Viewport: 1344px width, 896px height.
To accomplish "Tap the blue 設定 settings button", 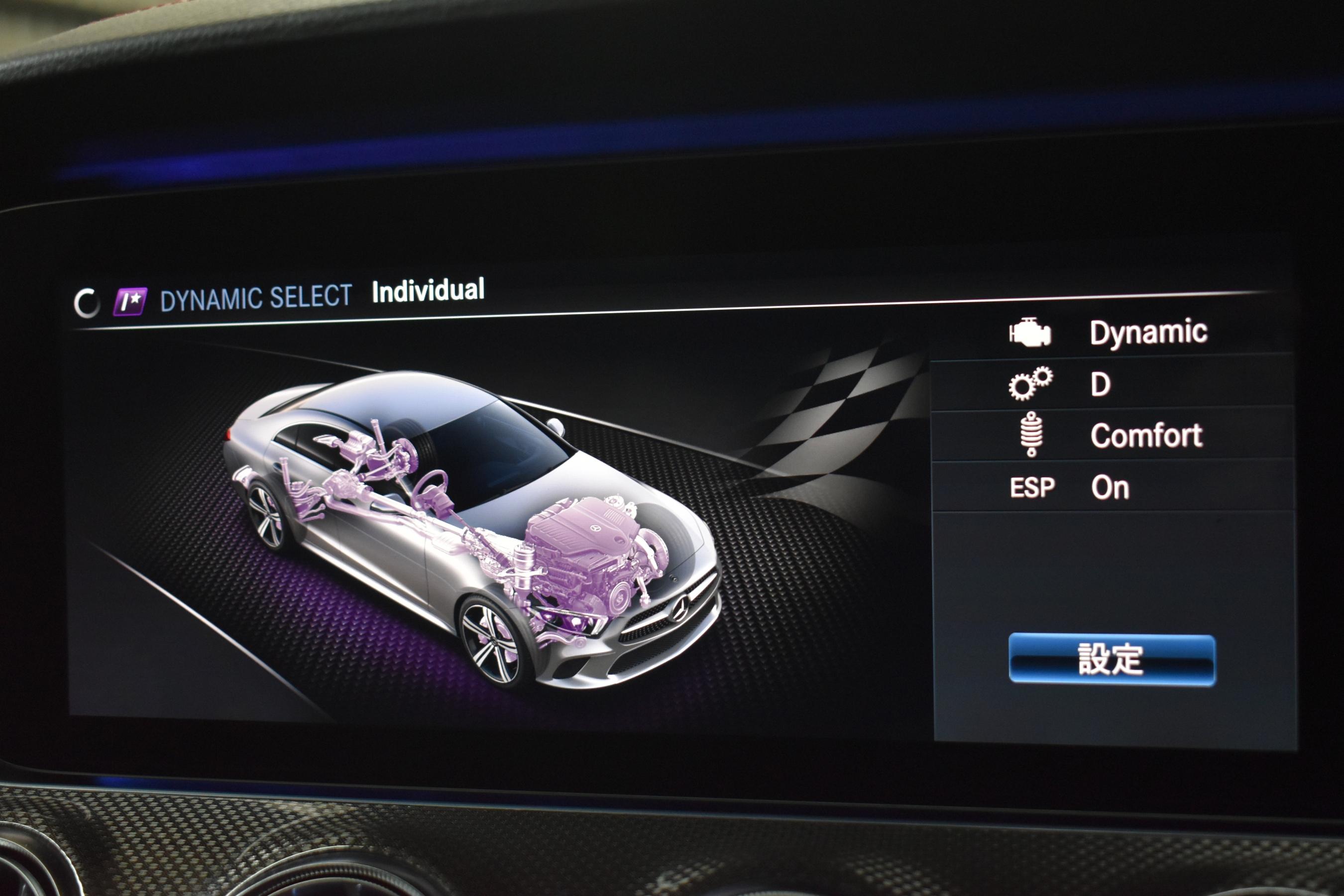I will (x=1112, y=659).
